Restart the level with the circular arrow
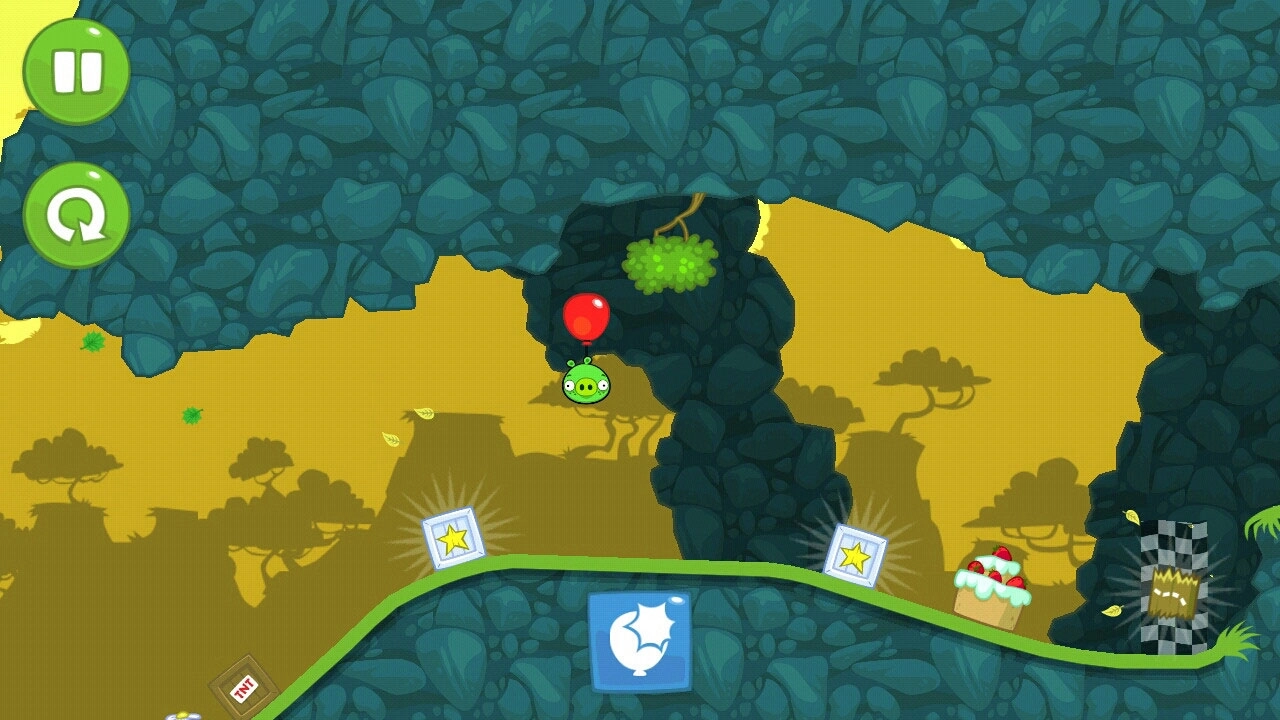This screenshot has width=1280, height=720. (x=76, y=215)
